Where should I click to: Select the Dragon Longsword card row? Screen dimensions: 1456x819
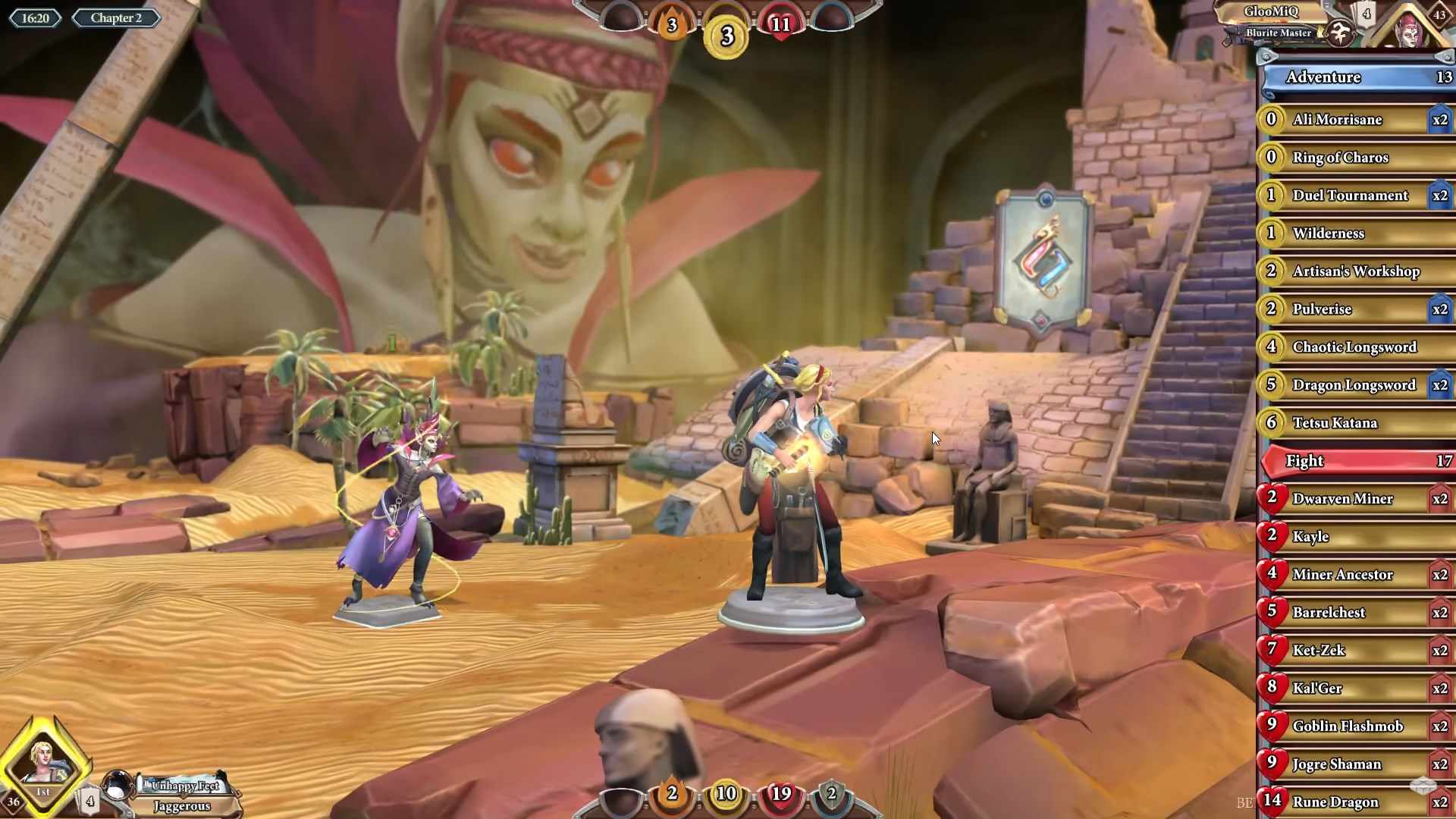[x=1354, y=385]
